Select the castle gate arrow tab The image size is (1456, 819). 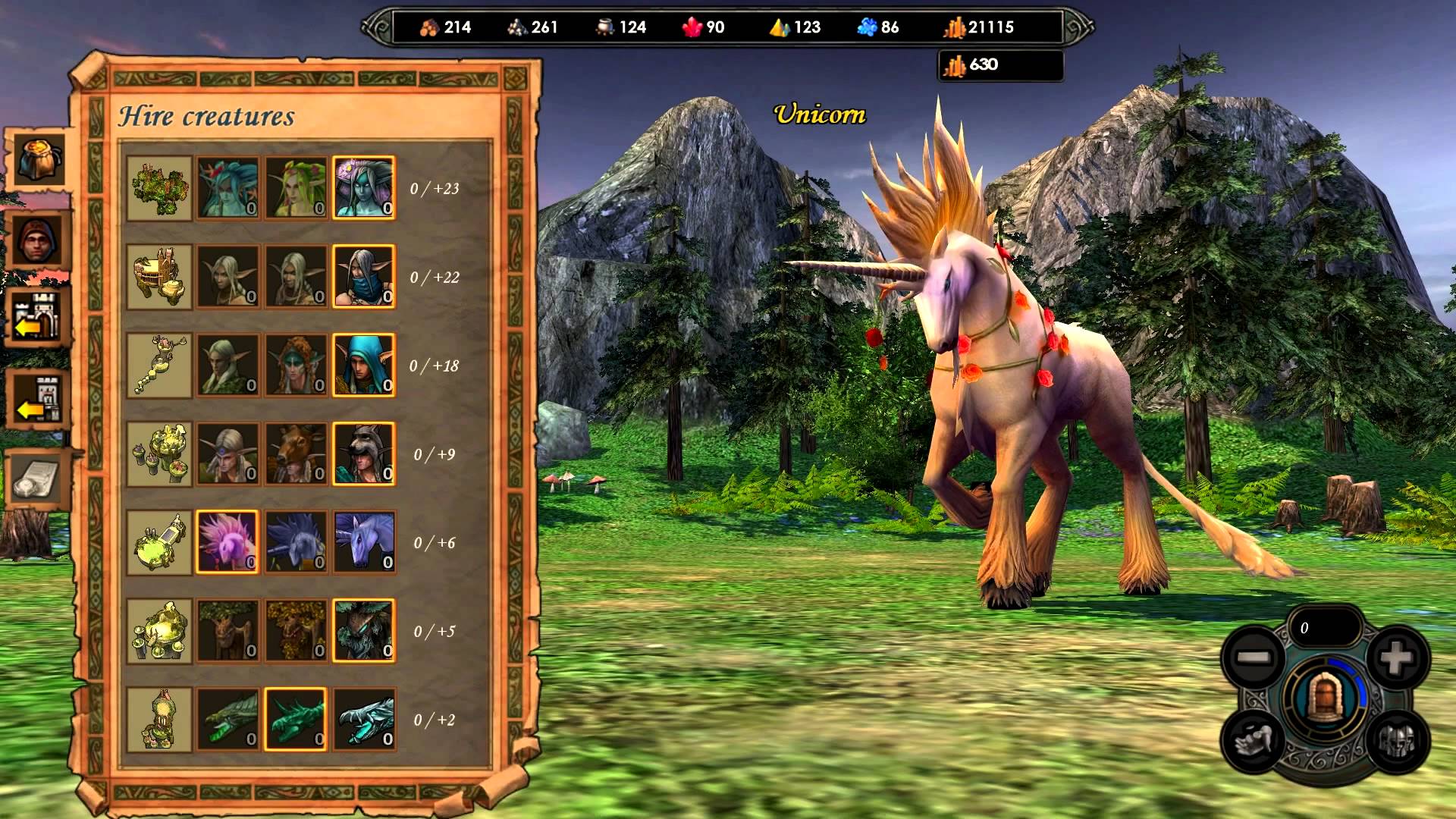[x=37, y=317]
